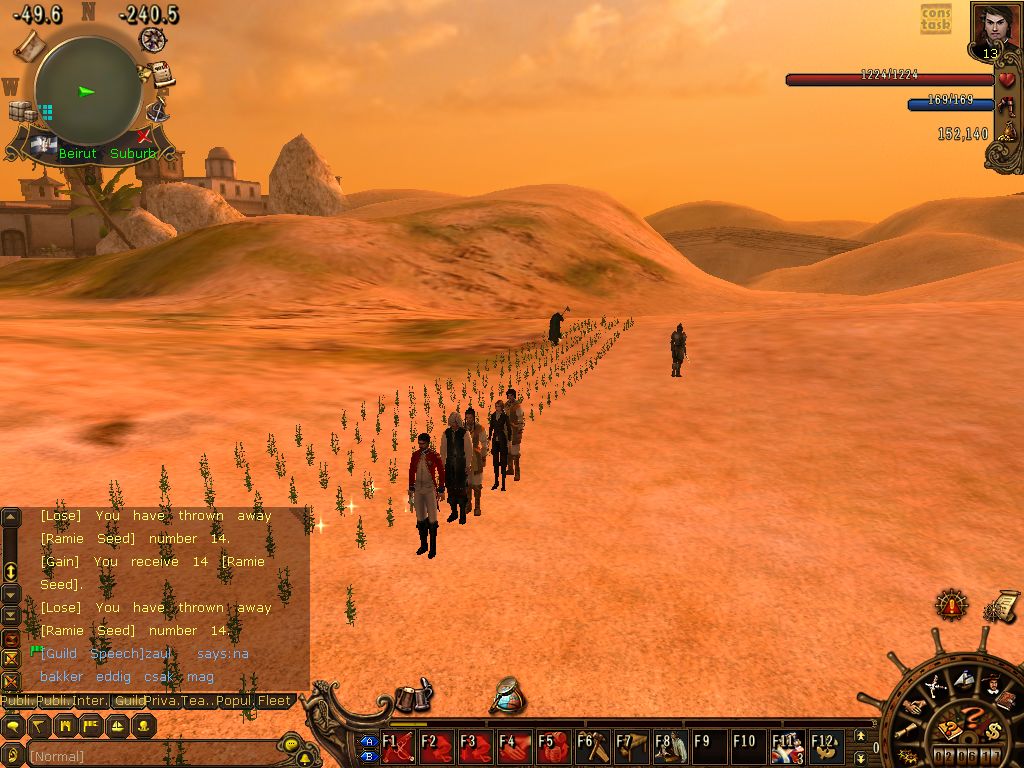Image resolution: width=1024 pixels, height=768 pixels.
Task: Open the gold dollar sign wheel button
Action: coord(993,730)
